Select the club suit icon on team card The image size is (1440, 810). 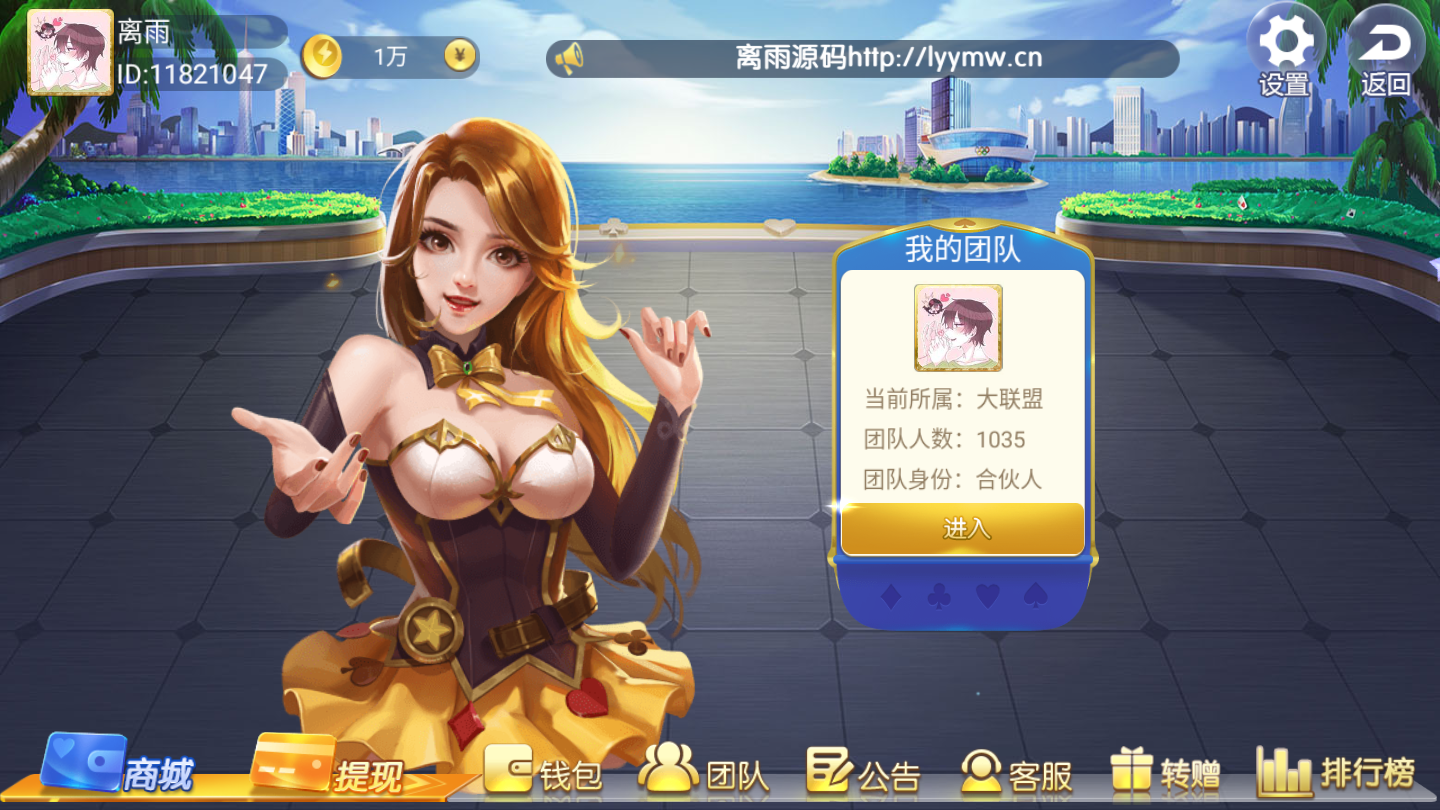[938, 594]
